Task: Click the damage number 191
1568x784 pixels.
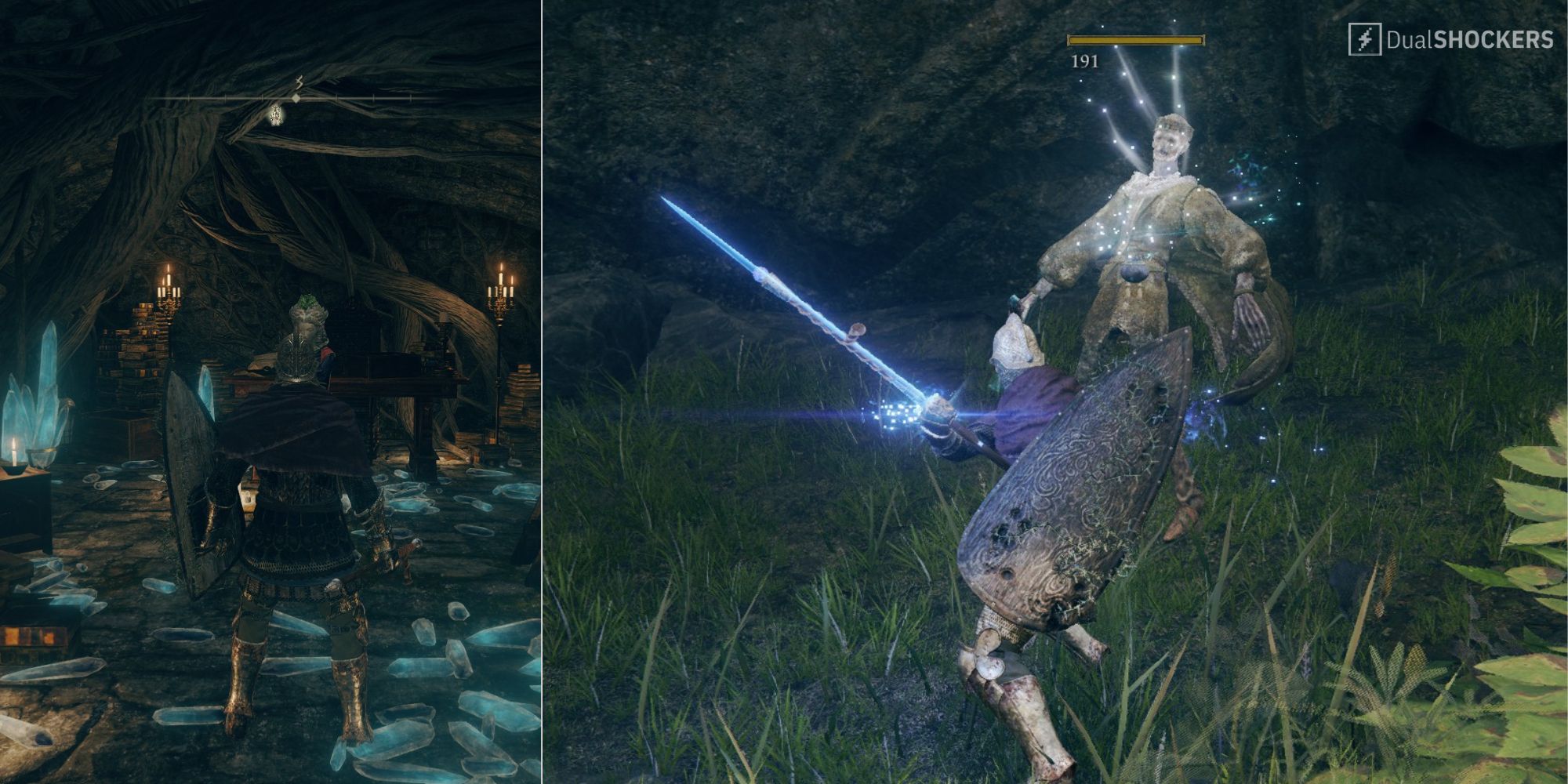Action: tap(1085, 60)
